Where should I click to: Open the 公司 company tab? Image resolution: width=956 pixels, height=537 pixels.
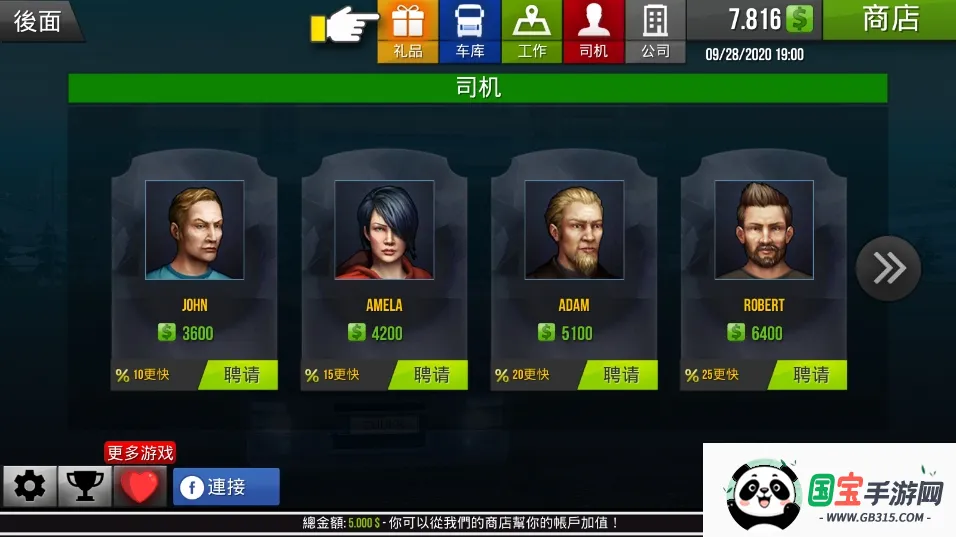(x=656, y=31)
